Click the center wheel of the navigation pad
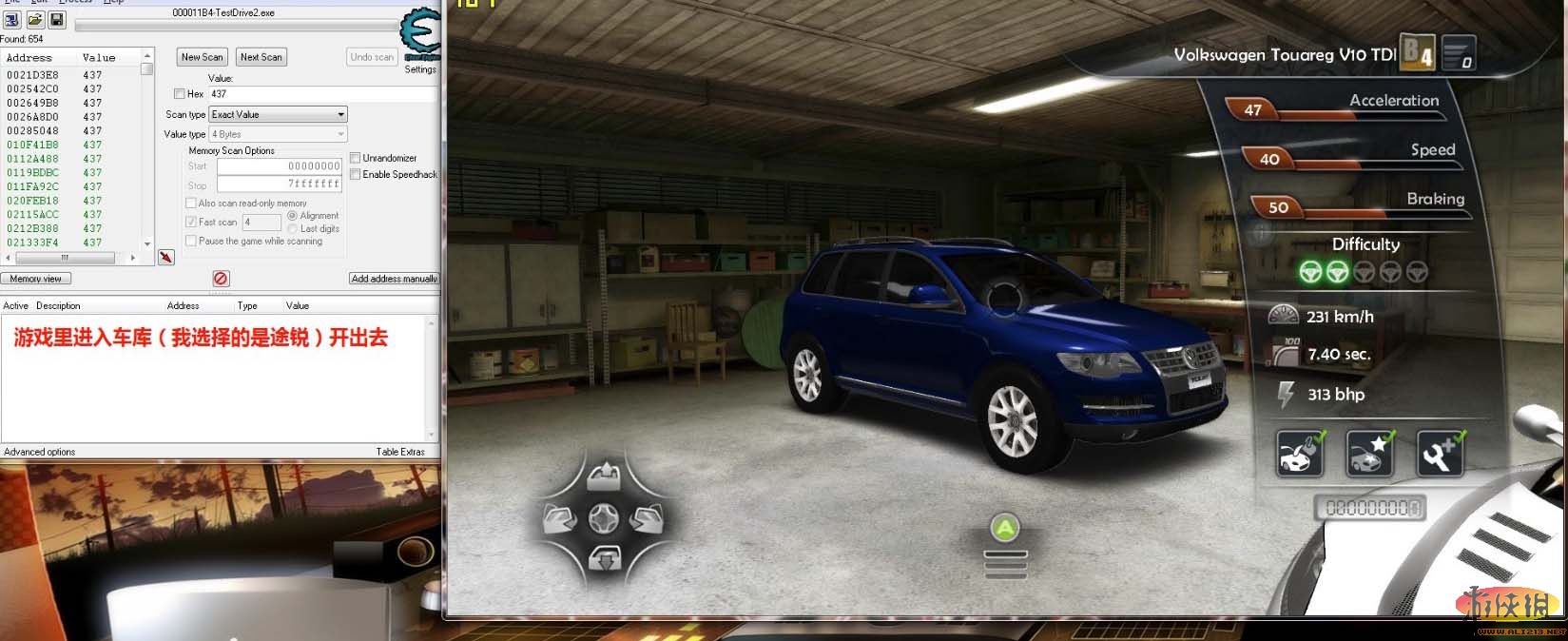This screenshot has height=641, width=1568. coord(604,518)
